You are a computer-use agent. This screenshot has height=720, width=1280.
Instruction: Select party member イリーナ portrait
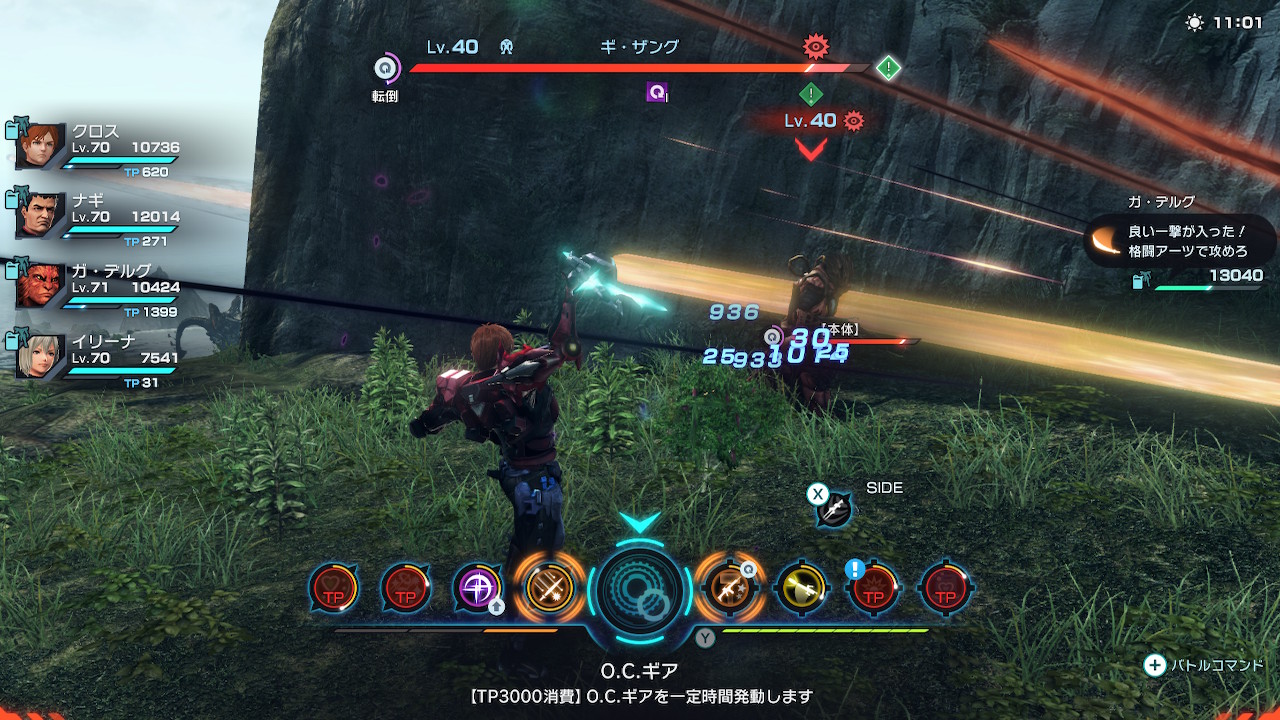[x=41, y=354]
